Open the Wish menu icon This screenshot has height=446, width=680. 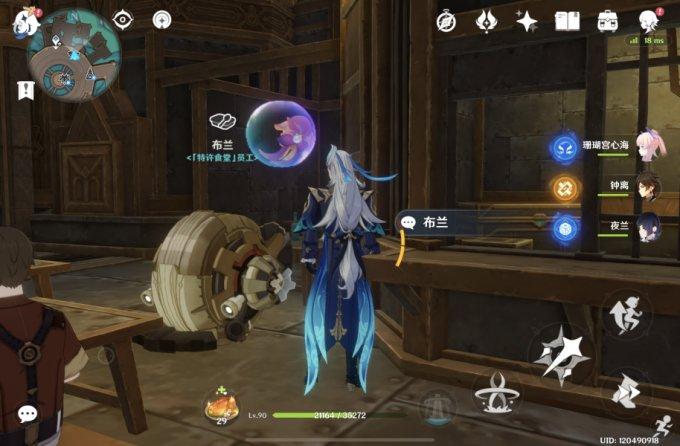[487, 20]
